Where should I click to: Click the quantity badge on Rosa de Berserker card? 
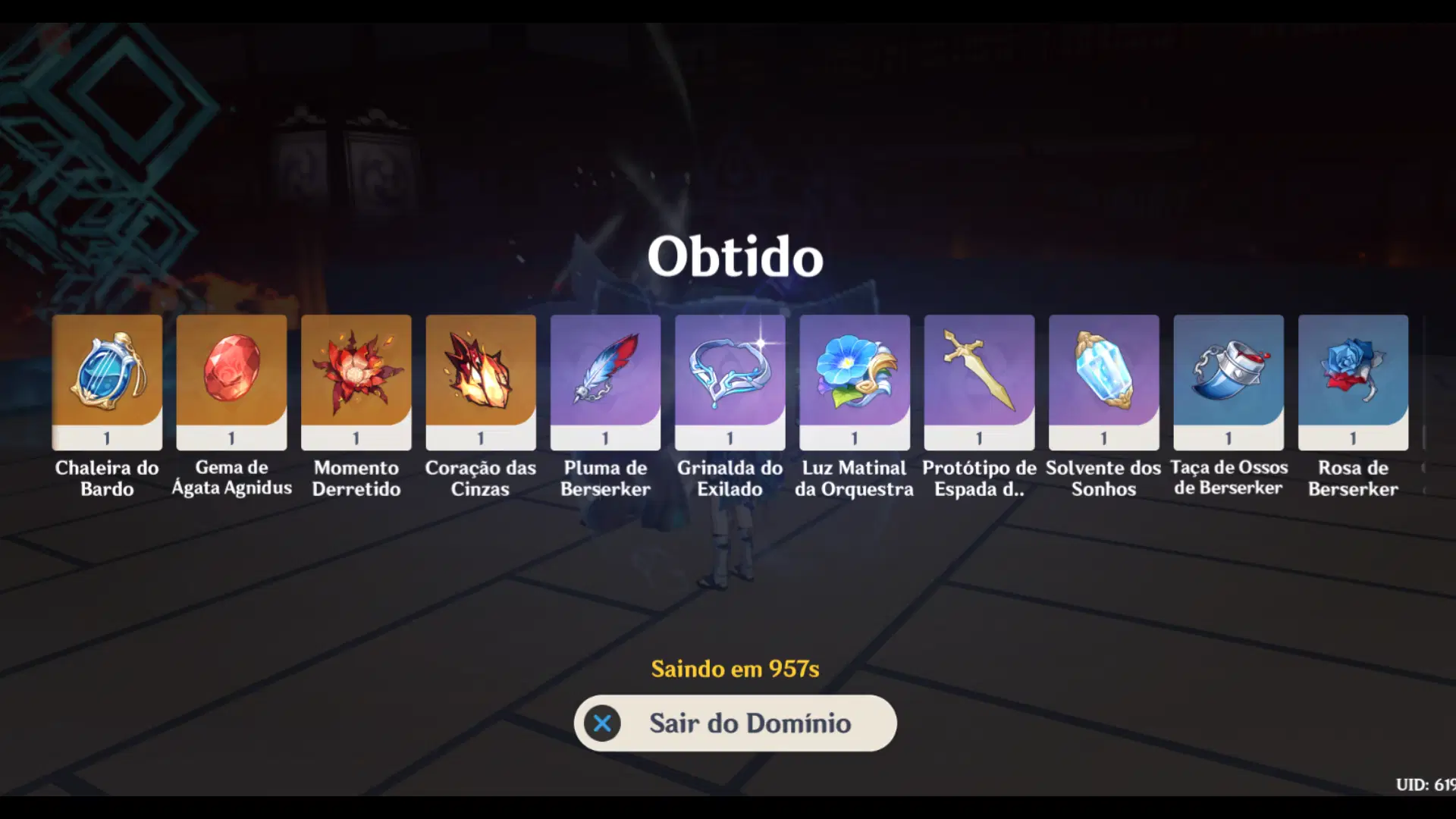tap(1352, 438)
